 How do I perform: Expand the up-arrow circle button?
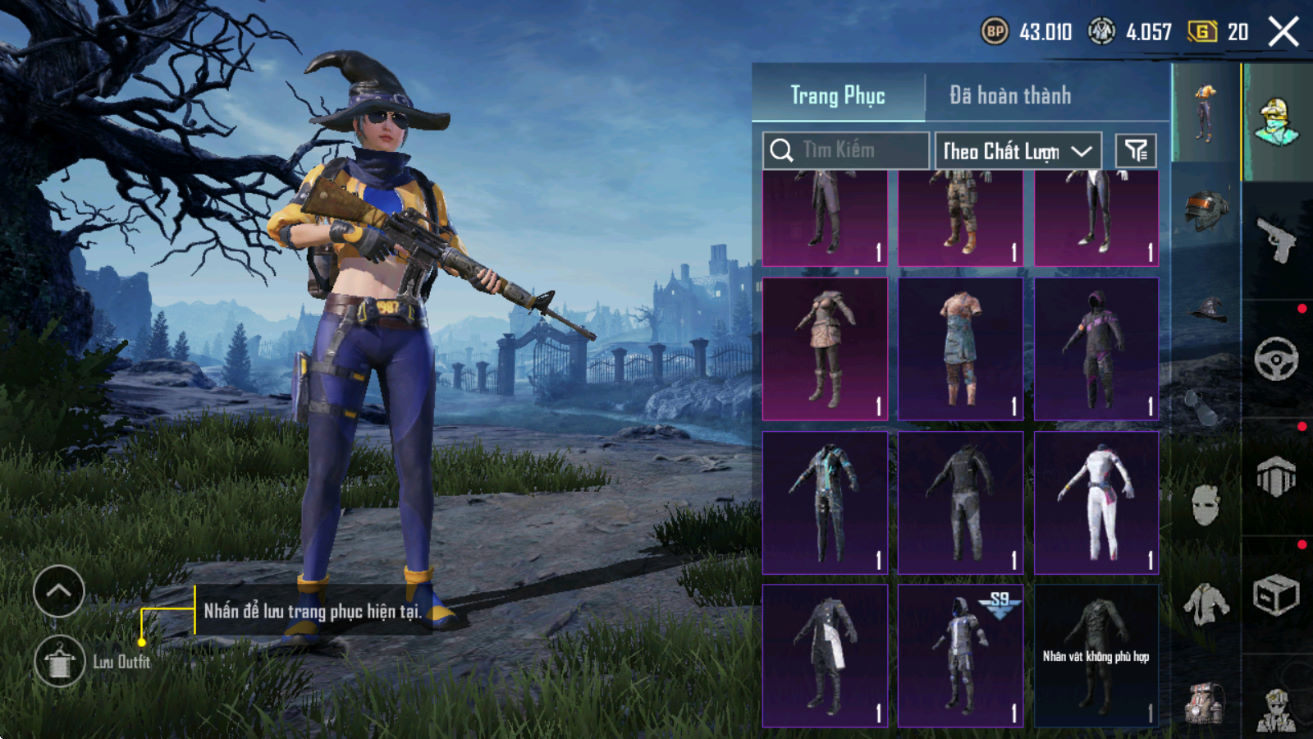tap(58, 592)
